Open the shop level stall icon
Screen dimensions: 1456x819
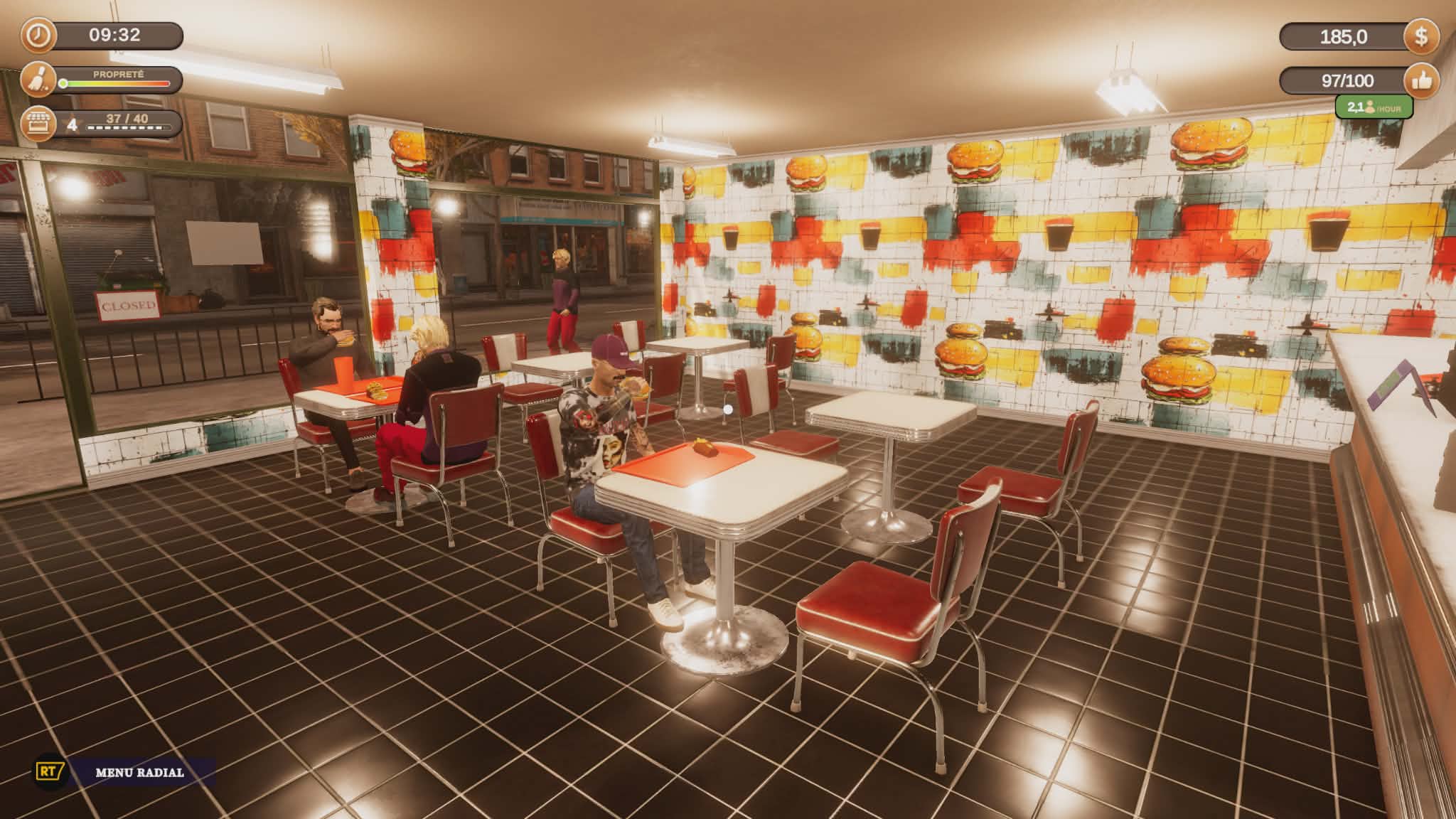pos(38,124)
